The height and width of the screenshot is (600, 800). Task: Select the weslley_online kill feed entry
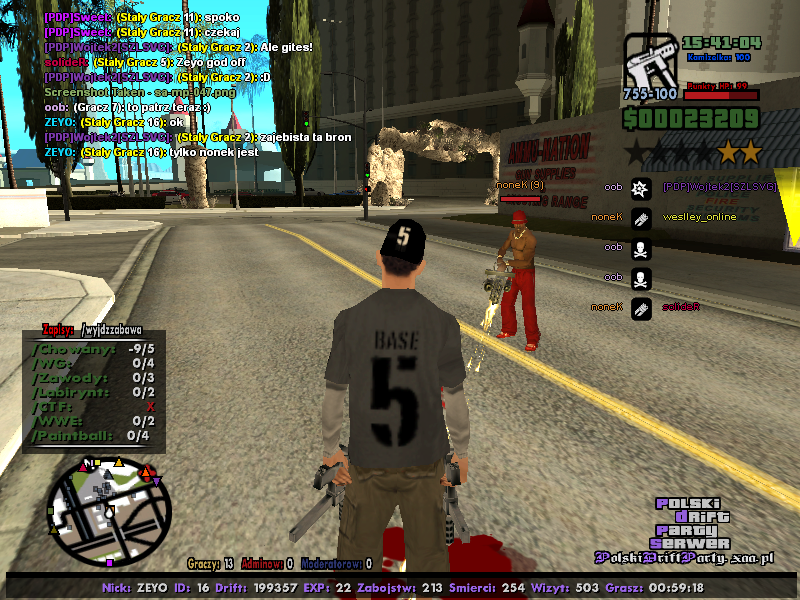(698, 217)
